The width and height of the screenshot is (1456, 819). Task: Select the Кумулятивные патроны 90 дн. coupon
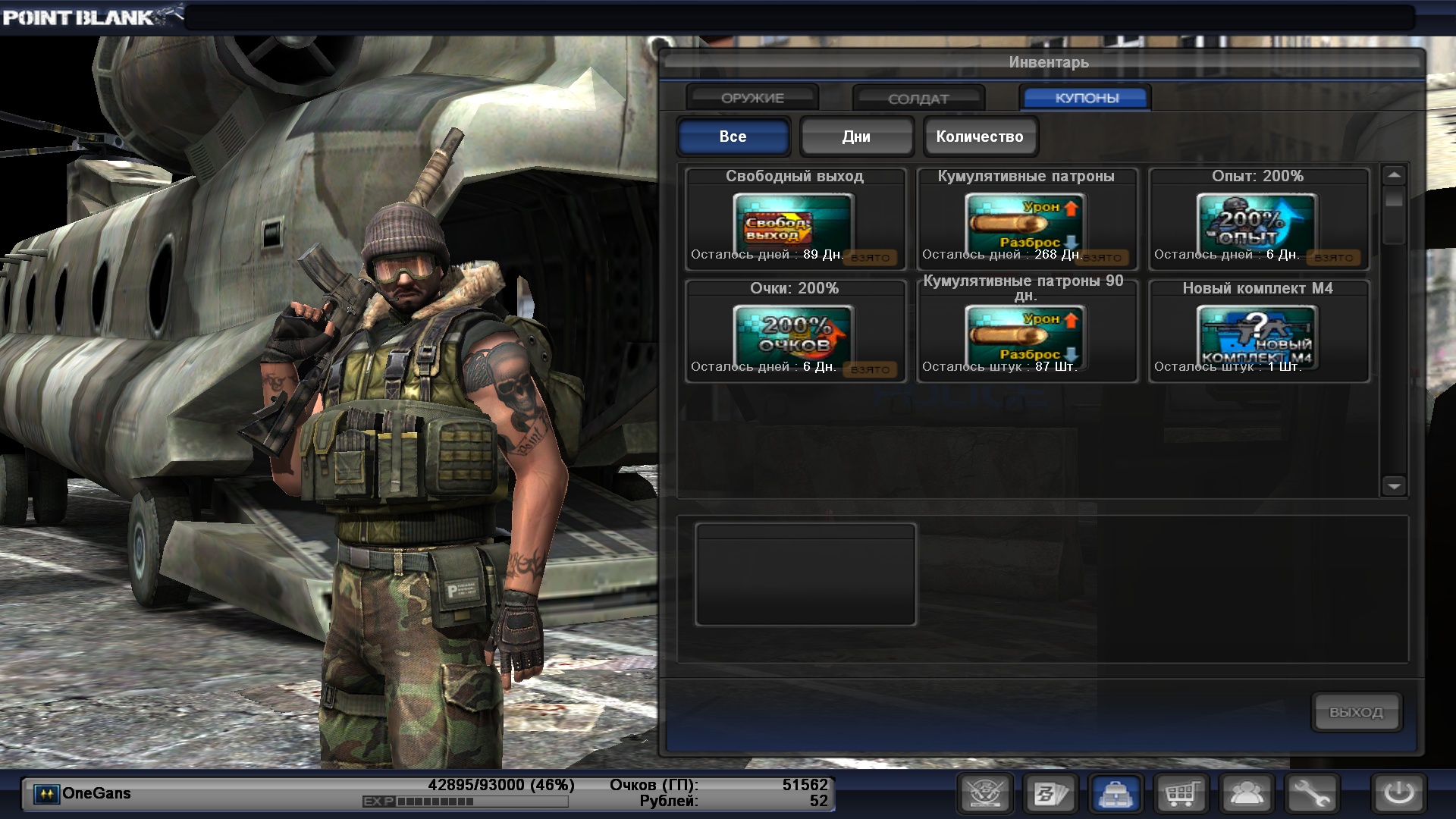click(x=1025, y=332)
